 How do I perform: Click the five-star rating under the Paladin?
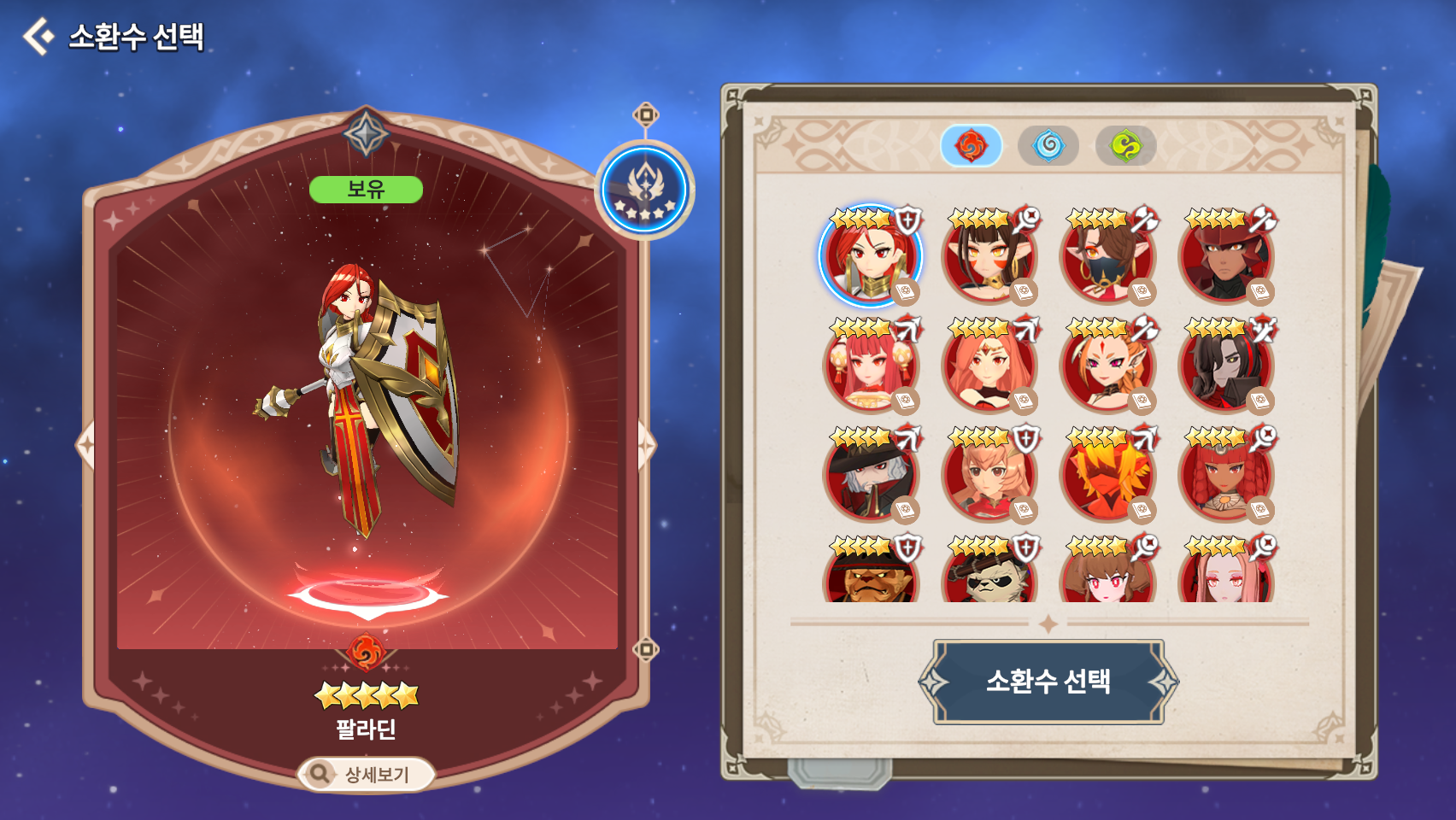point(366,694)
